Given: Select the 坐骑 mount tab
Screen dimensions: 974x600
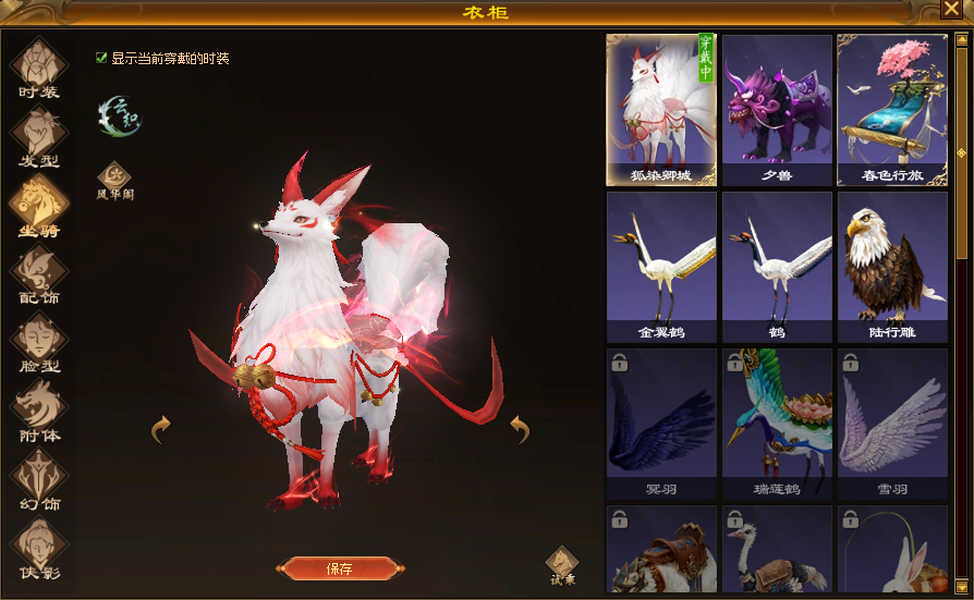Looking at the screenshot, I should point(39,204).
